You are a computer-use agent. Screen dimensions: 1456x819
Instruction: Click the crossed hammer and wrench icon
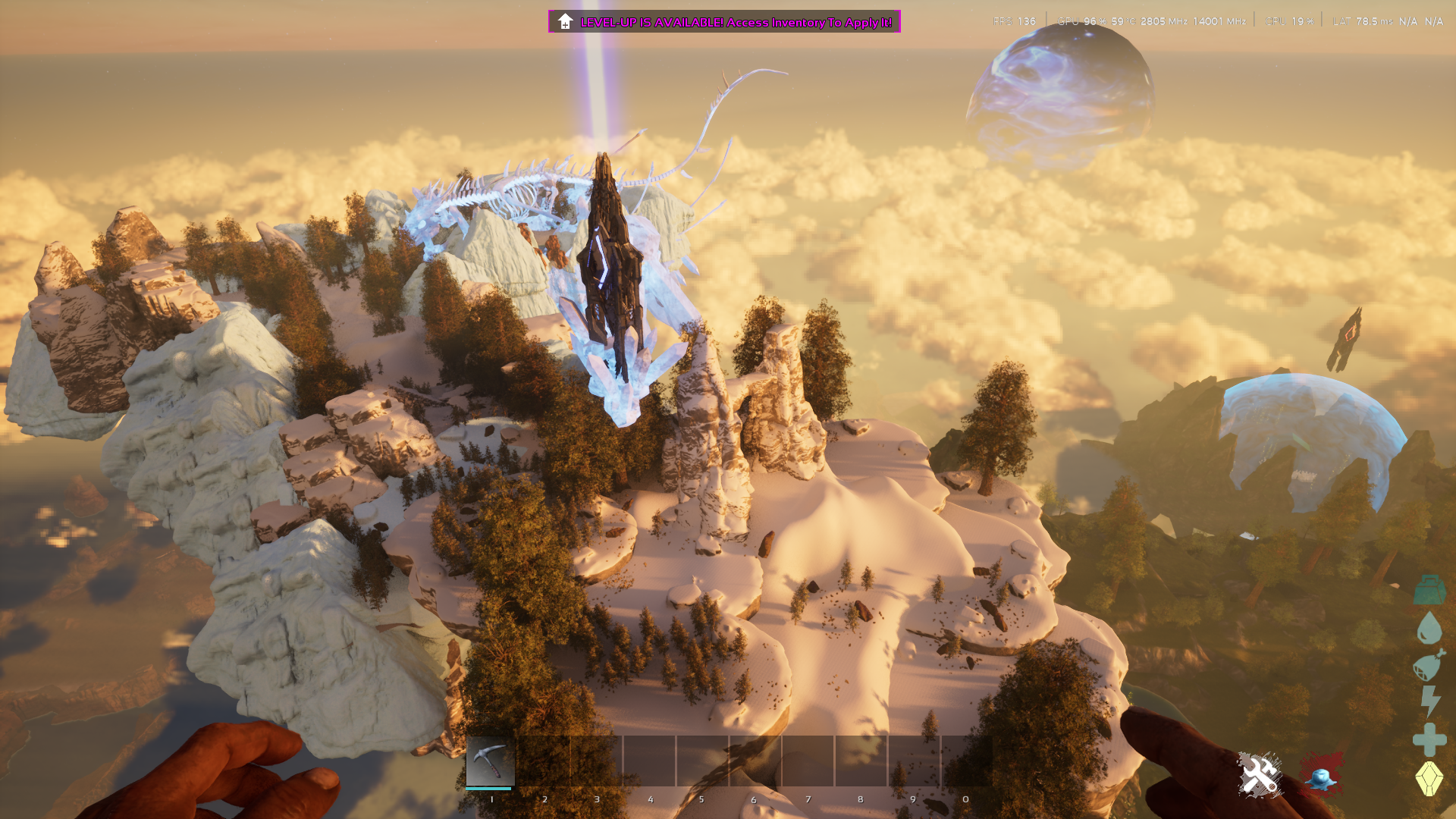(x=1260, y=775)
